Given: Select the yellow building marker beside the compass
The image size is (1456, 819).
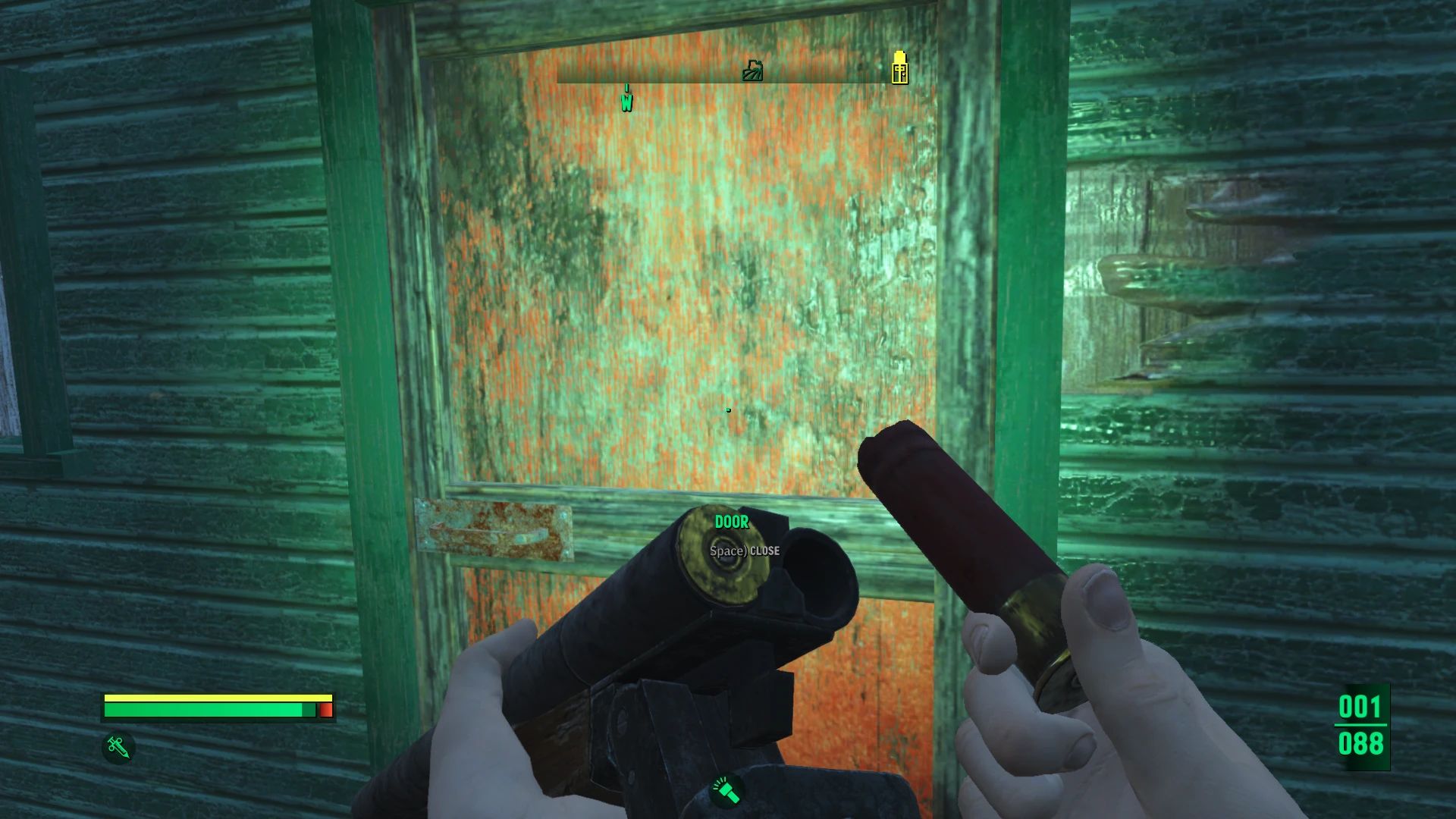Looking at the screenshot, I should tap(899, 68).
